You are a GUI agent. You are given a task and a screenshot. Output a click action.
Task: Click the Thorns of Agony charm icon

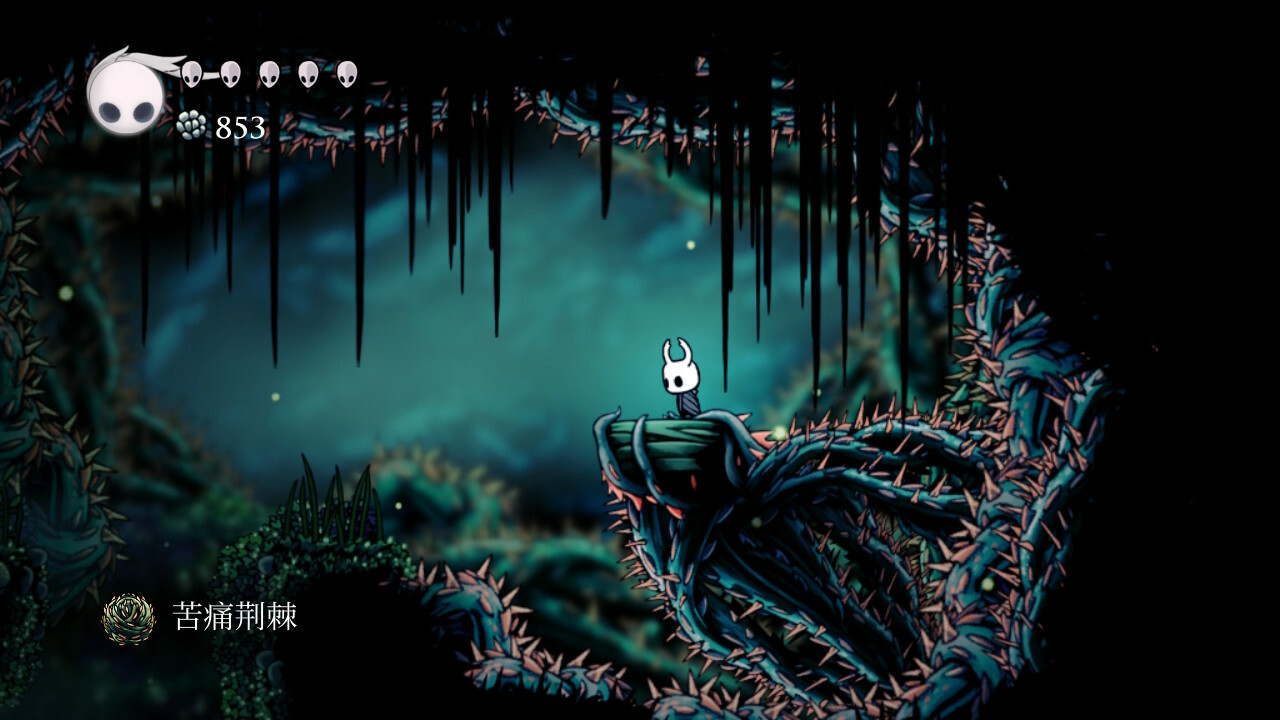(x=129, y=617)
